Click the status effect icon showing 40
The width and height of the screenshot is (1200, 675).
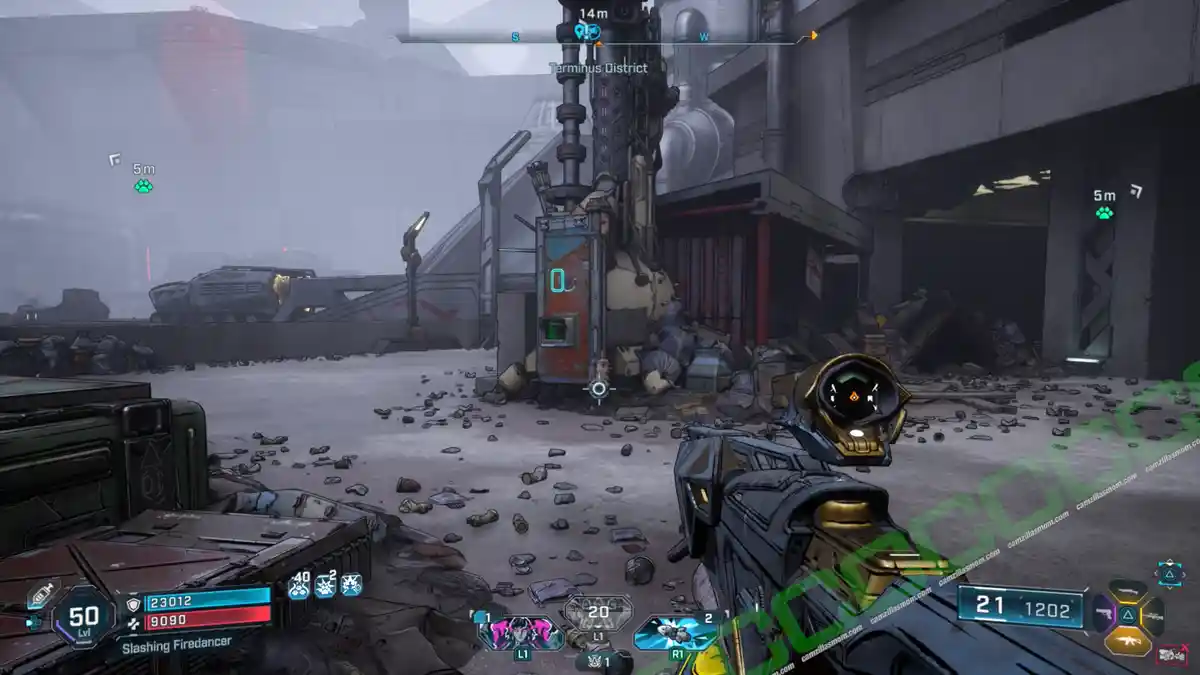[299, 586]
